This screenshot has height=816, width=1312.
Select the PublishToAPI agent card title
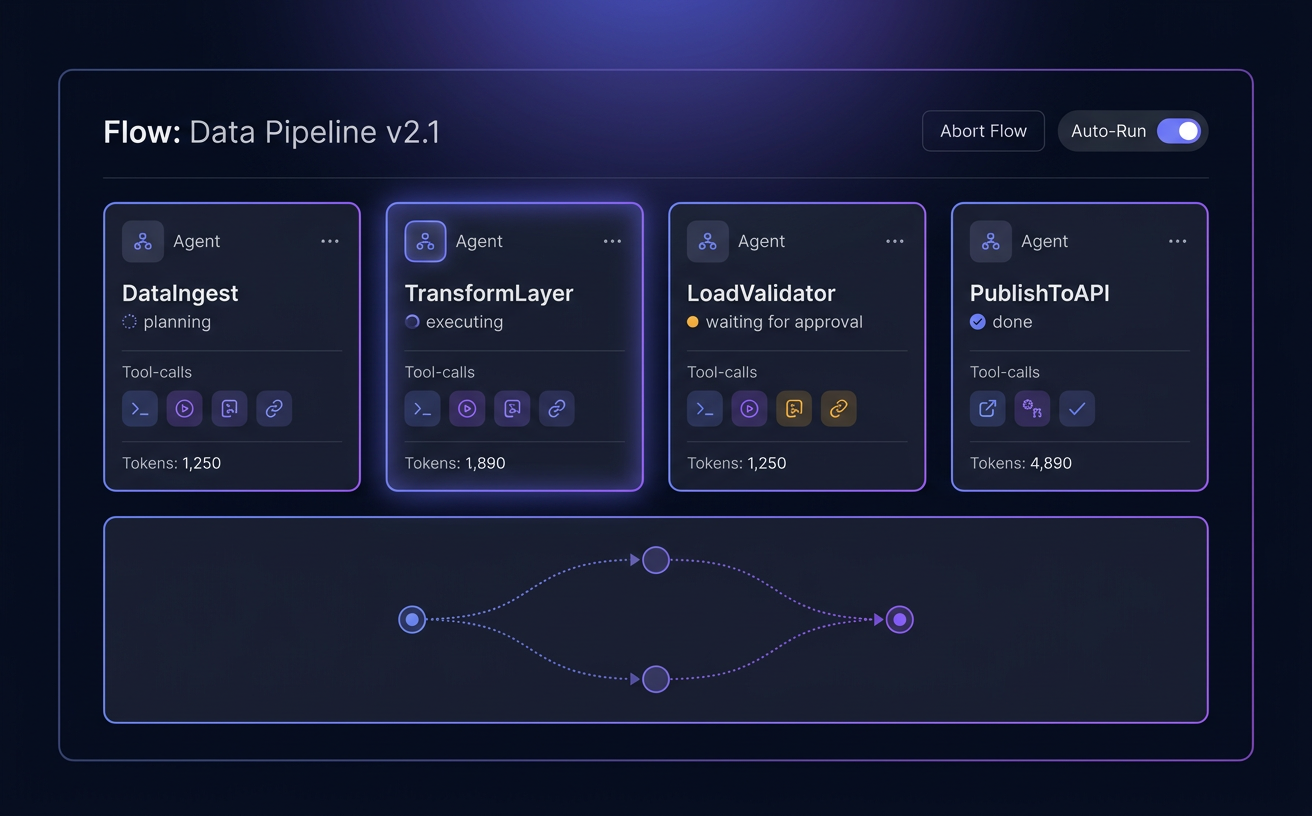click(x=1040, y=293)
